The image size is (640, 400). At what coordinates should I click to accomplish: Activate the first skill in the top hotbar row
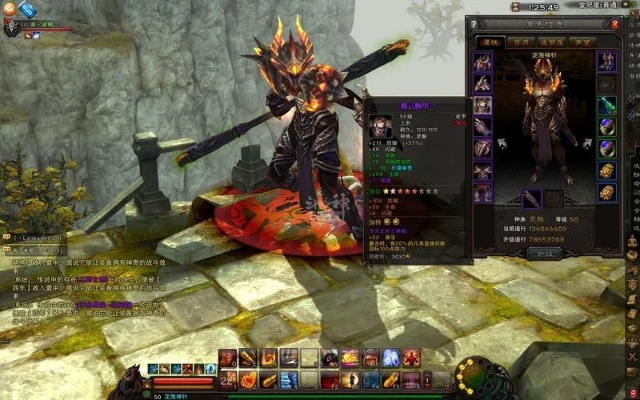pyautogui.click(x=228, y=358)
